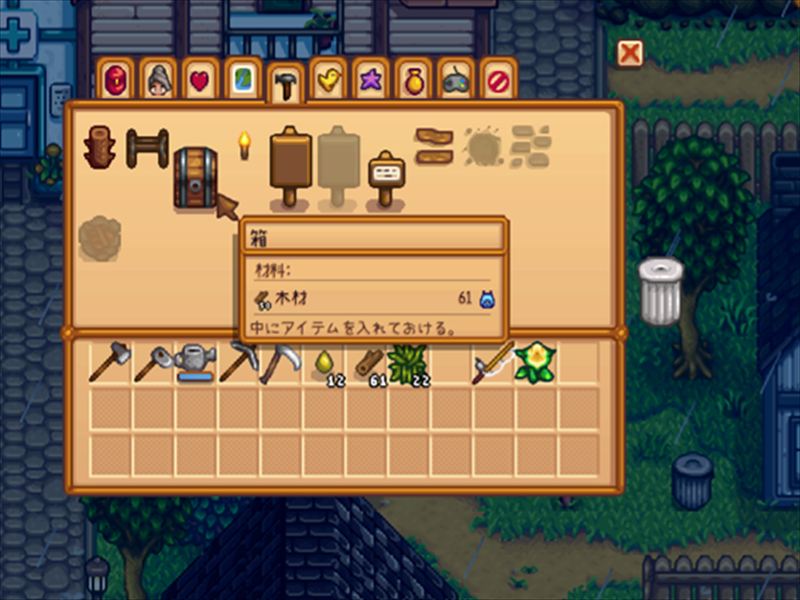Screen dimensions: 800x600
Task: Open the animals tab with the yellow chicken
Action: [x=327, y=79]
